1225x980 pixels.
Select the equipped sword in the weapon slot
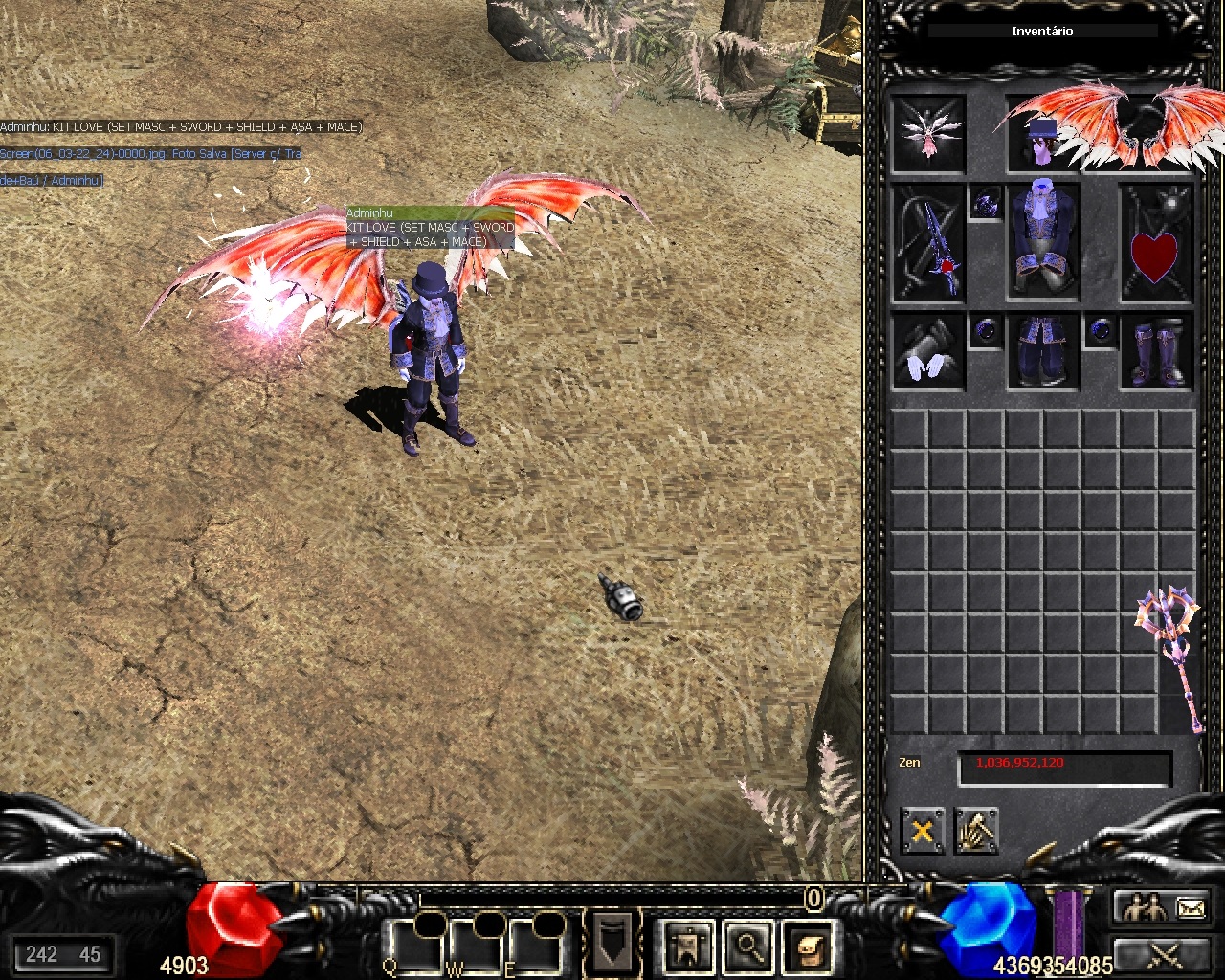(928, 243)
